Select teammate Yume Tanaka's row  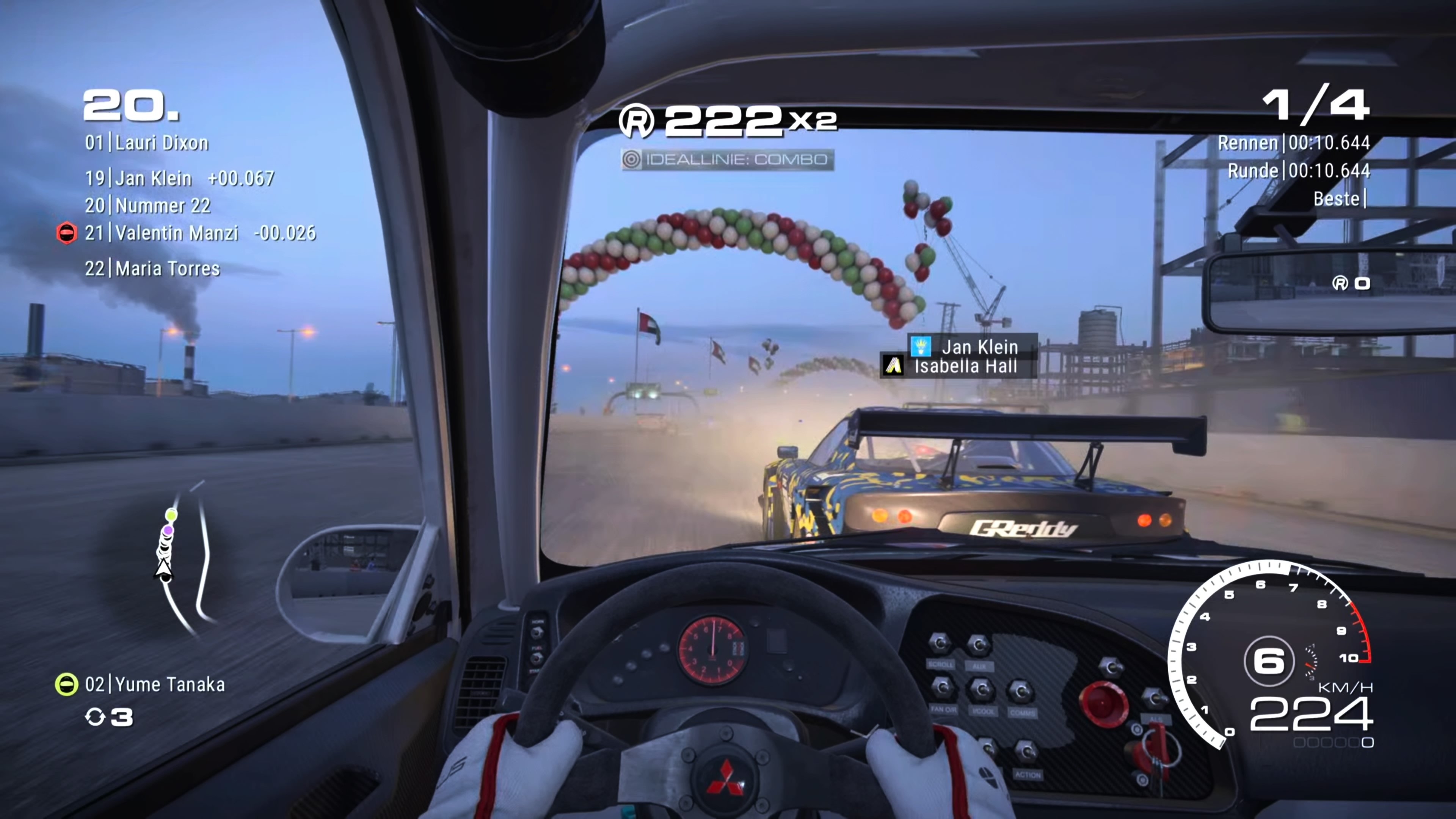155,684
